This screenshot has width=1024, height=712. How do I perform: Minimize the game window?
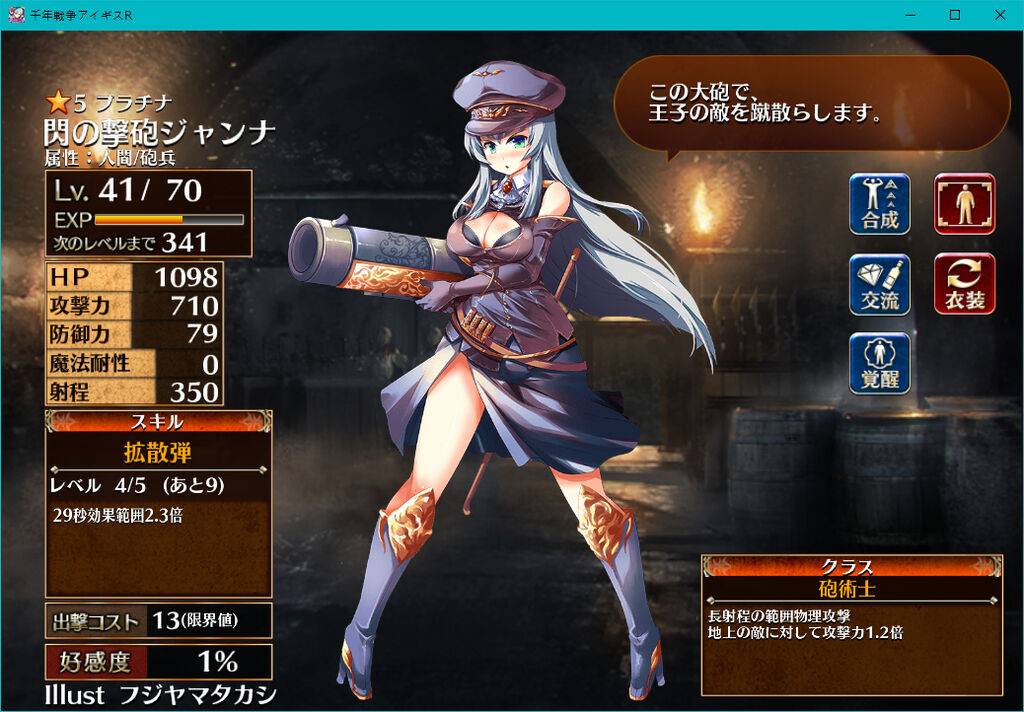pos(910,15)
